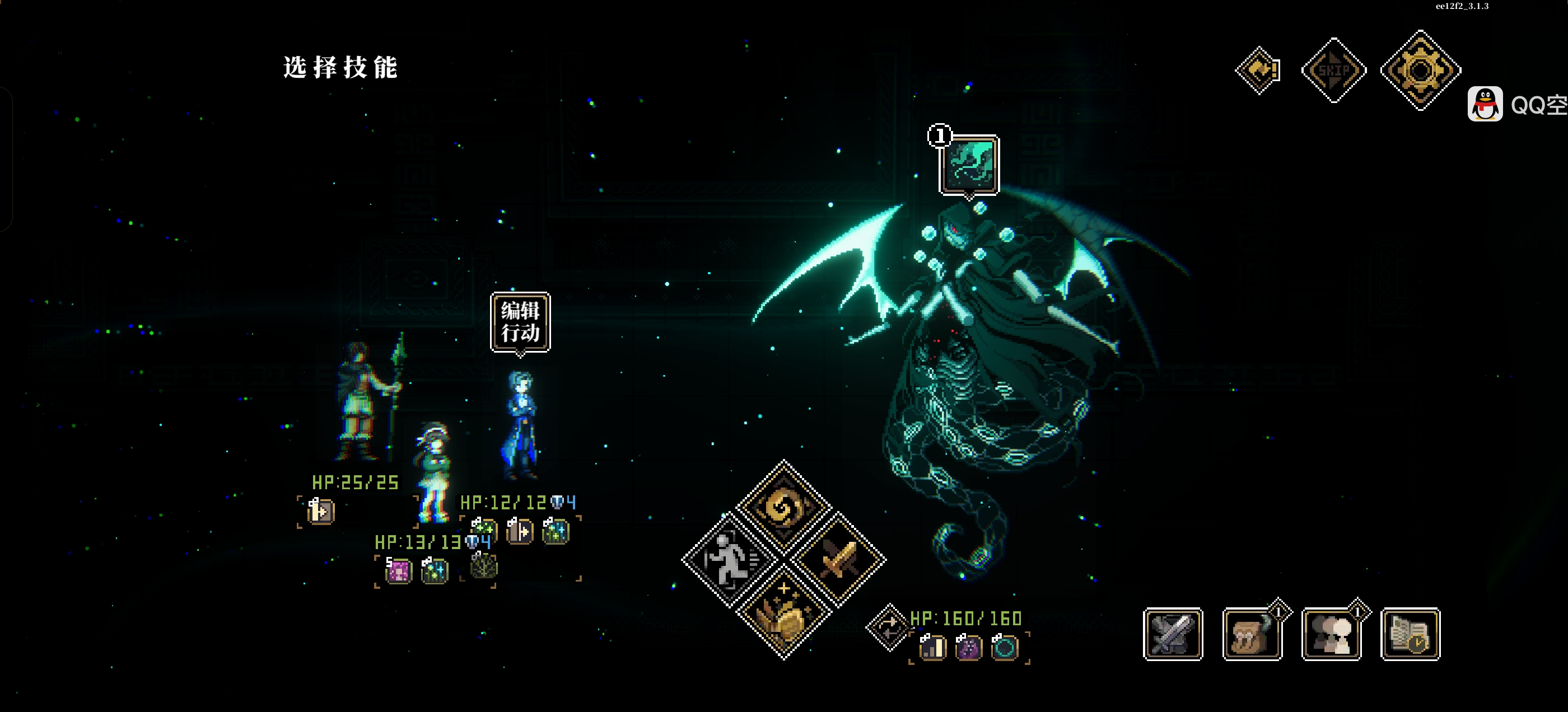The image size is (1568, 712).
Task: Inspect the enemy's purple status effect icon
Action: [x=968, y=647]
